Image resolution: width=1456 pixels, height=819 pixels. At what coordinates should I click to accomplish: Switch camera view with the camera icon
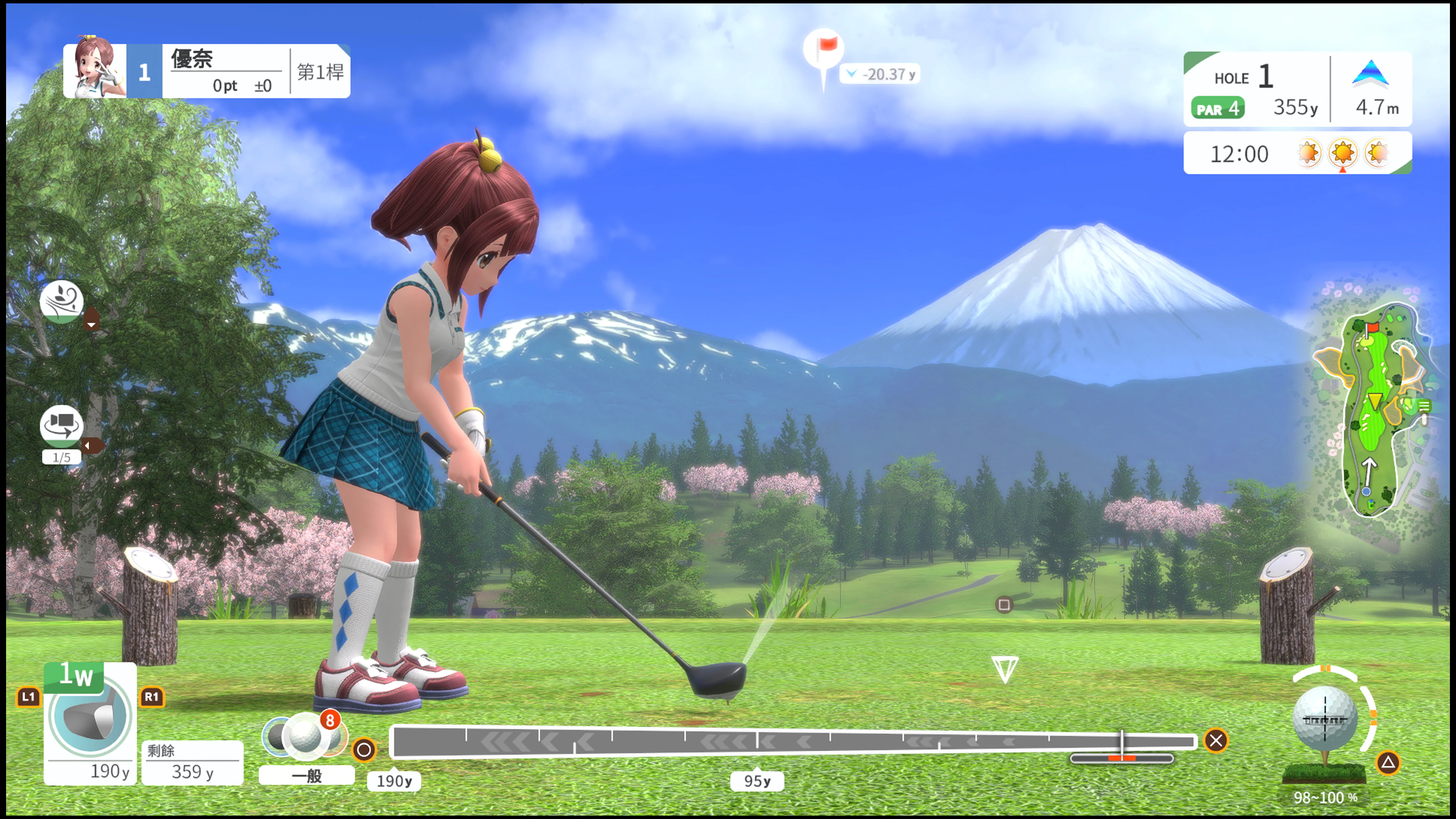pyautogui.click(x=61, y=425)
